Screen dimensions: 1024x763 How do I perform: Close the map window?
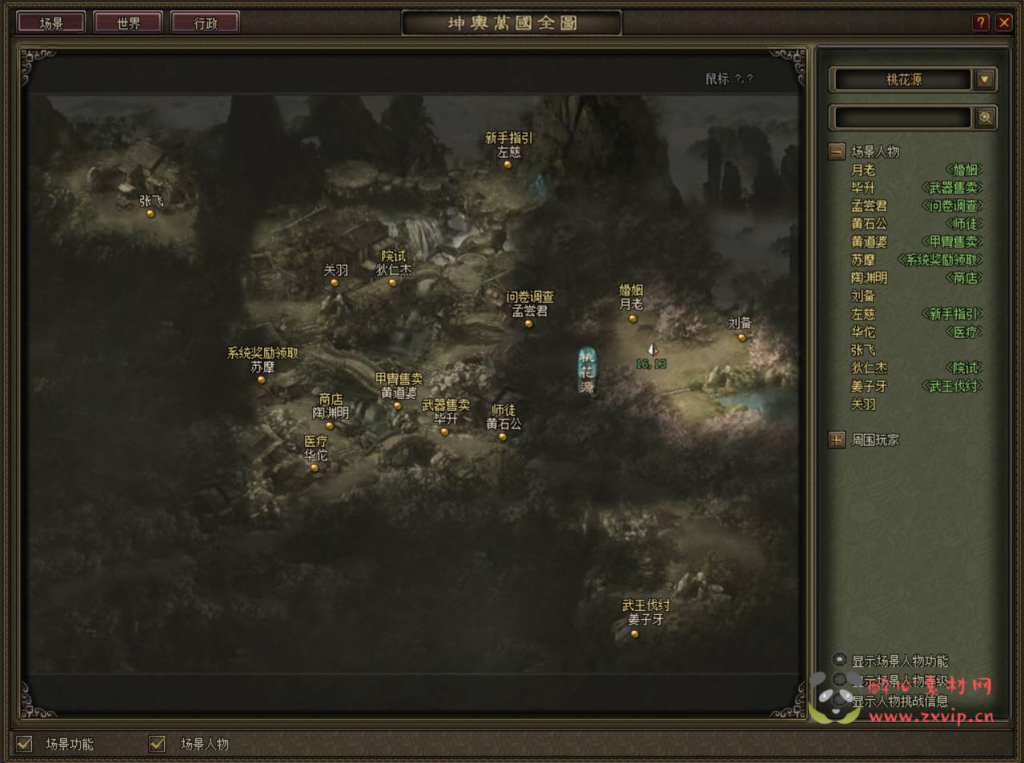pos(1004,22)
